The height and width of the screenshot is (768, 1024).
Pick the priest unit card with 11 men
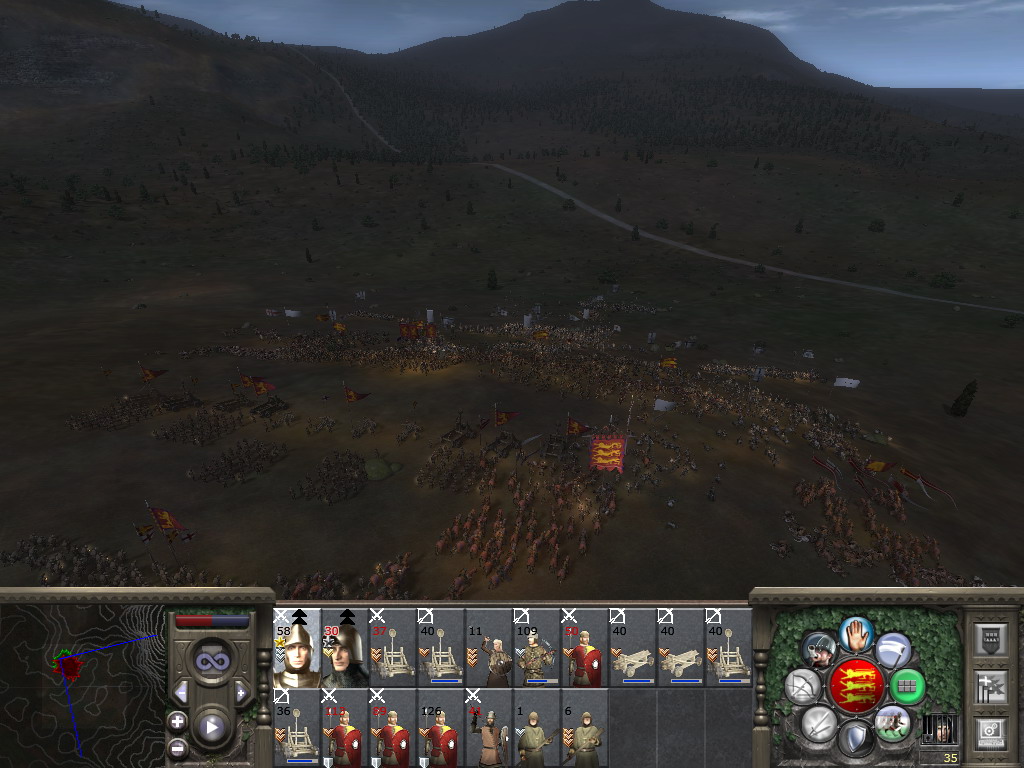click(489, 648)
